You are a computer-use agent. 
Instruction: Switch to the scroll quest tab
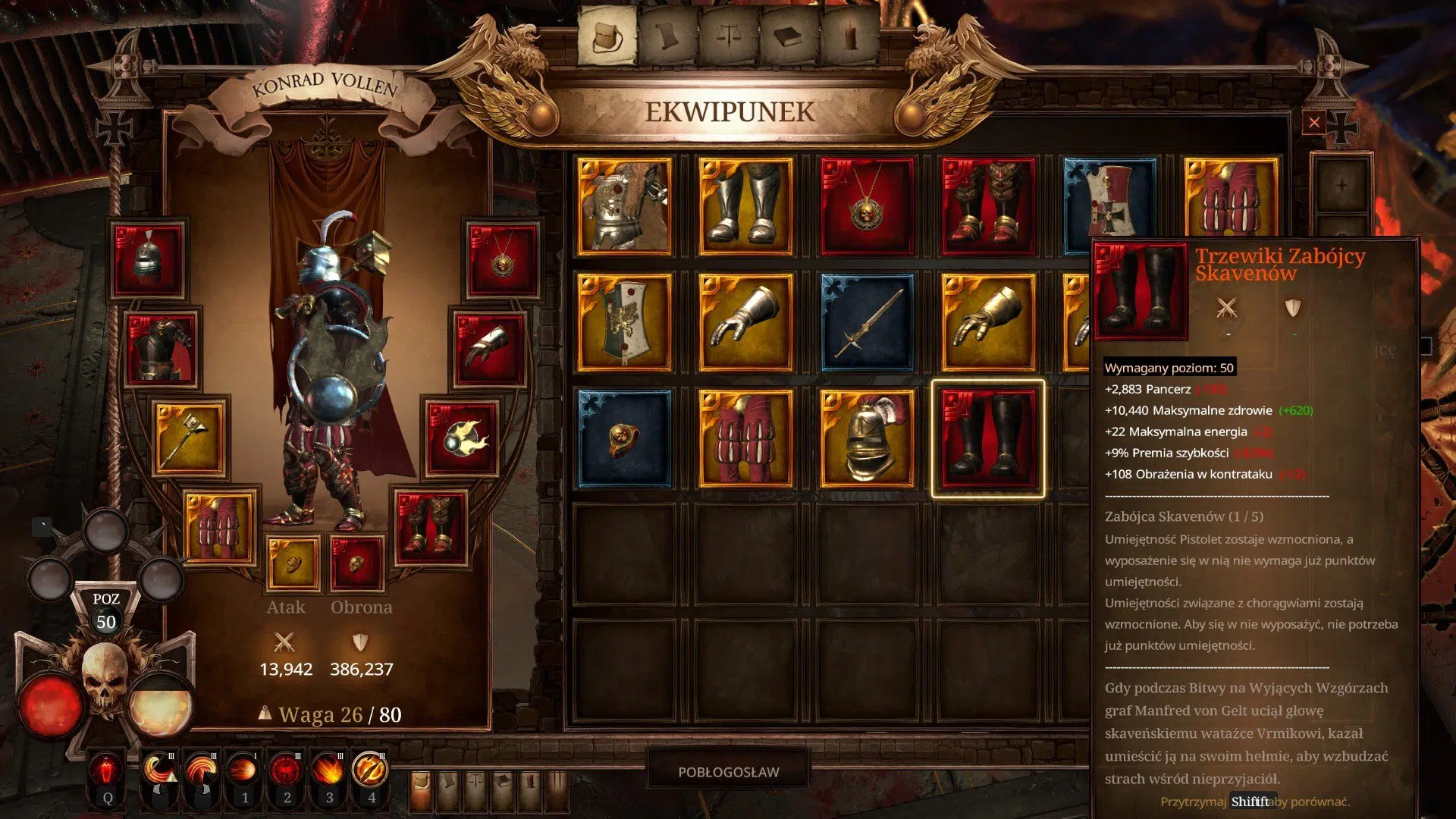[668, 34]
